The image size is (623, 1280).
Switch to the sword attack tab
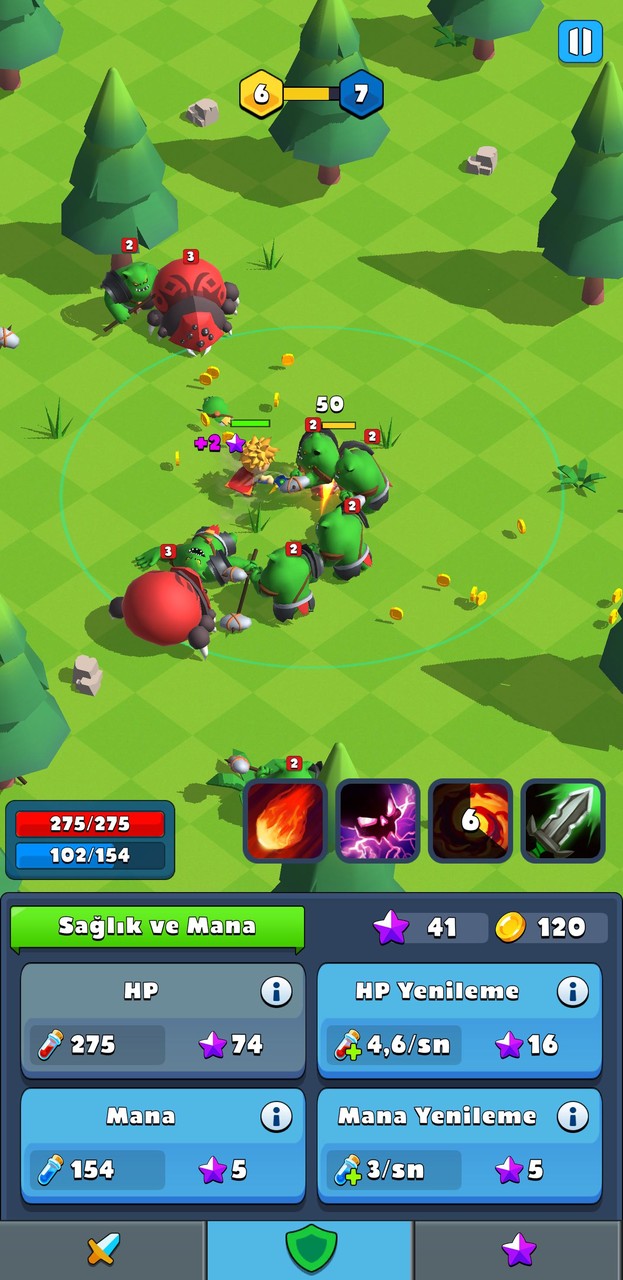coord(103,1249)
